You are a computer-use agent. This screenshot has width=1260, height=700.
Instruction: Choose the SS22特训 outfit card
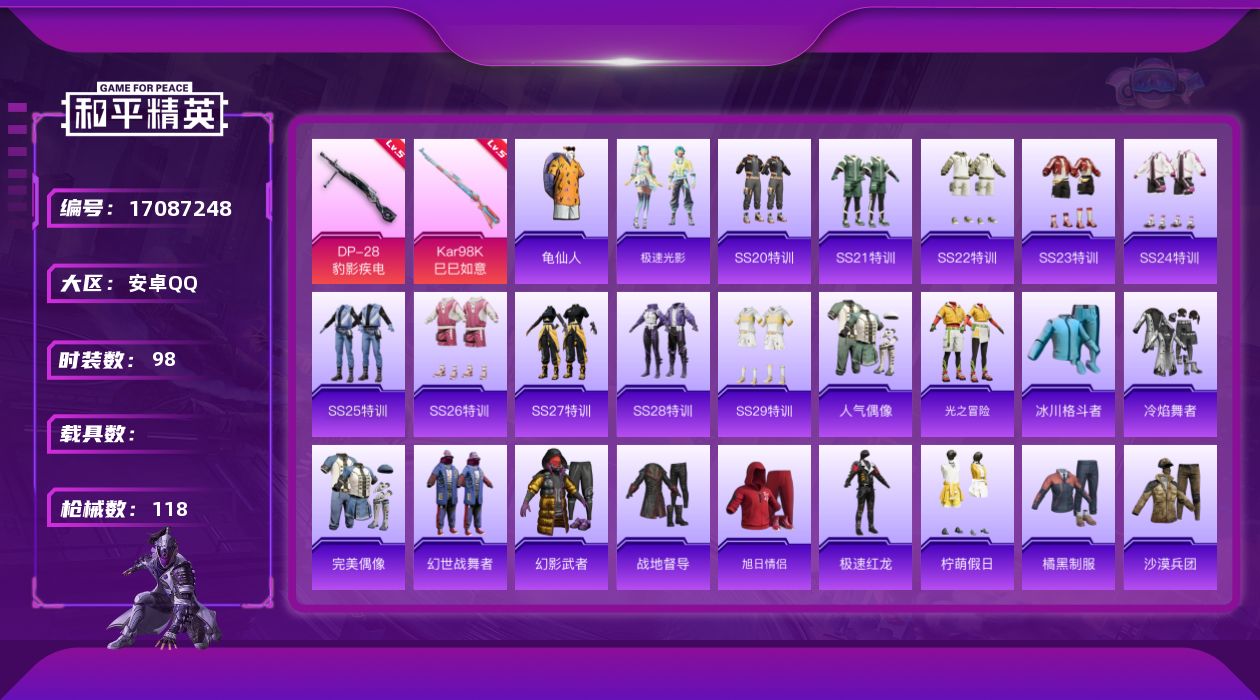point(967,211)
